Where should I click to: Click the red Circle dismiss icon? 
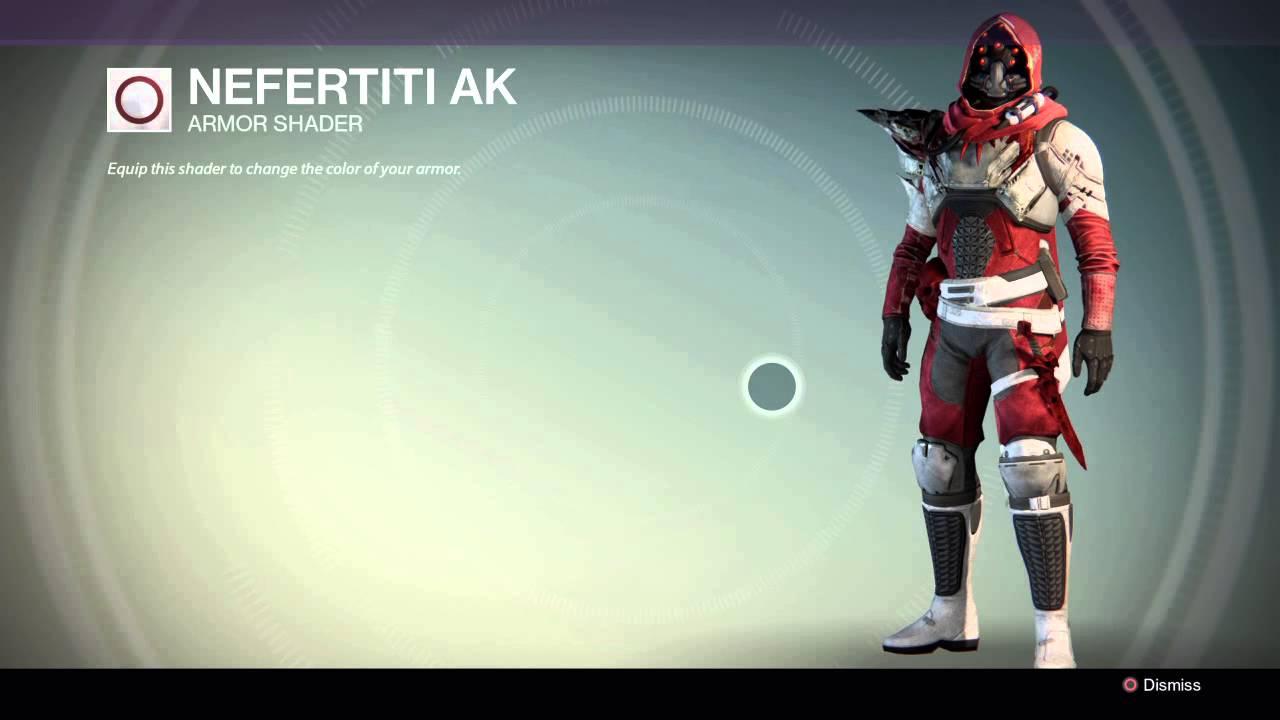coord(1131,686)
